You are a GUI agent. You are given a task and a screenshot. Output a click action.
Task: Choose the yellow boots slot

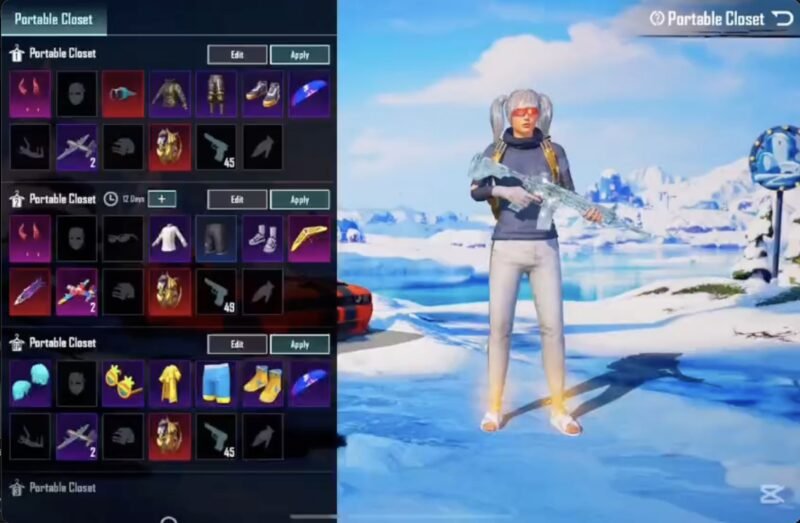[263, 383]
